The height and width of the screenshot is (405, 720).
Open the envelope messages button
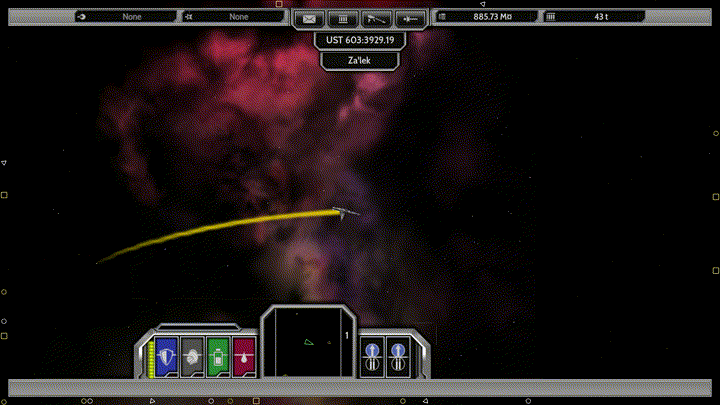(310, 18)
